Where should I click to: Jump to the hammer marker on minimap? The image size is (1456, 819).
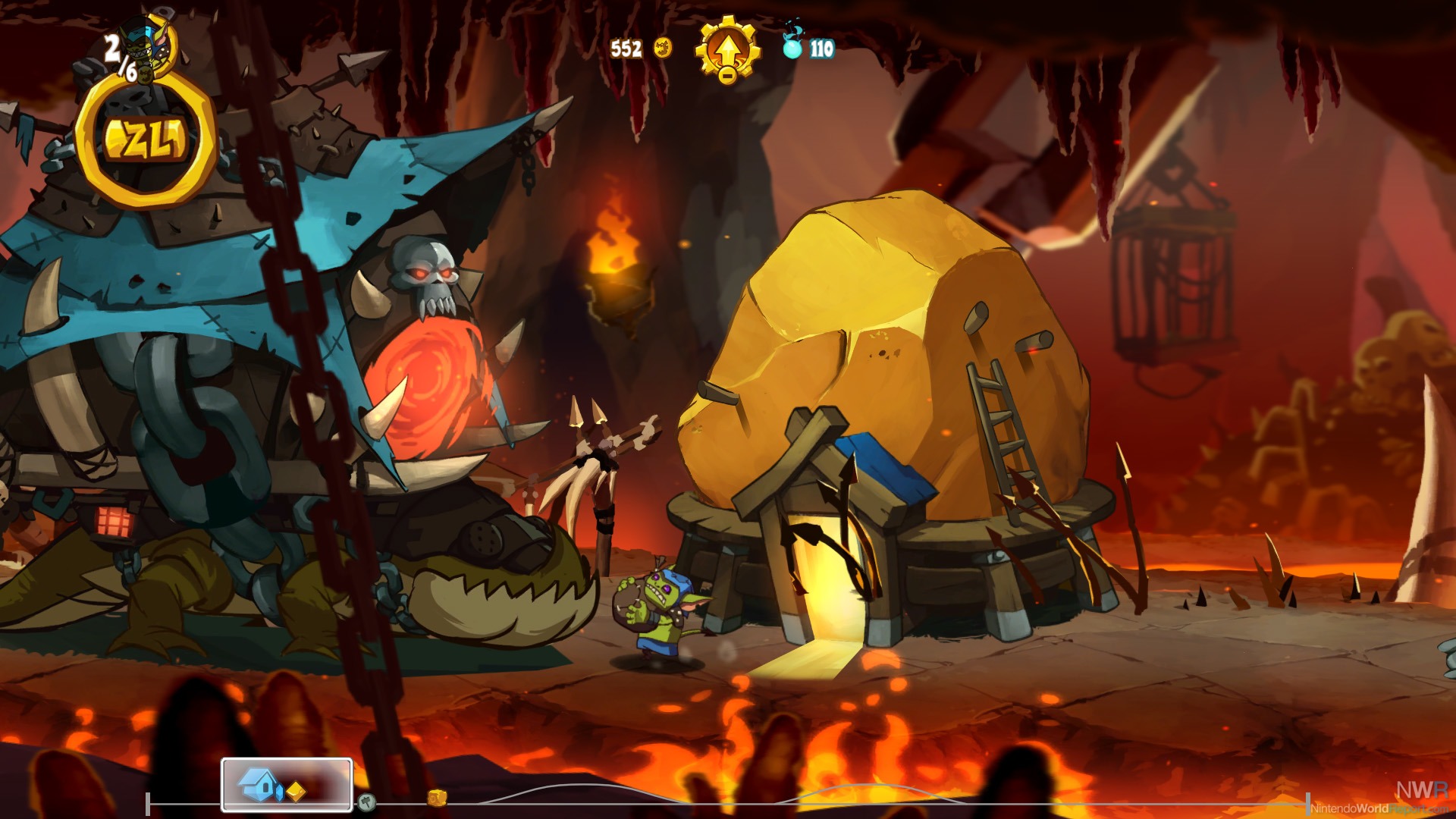(366, 801)
